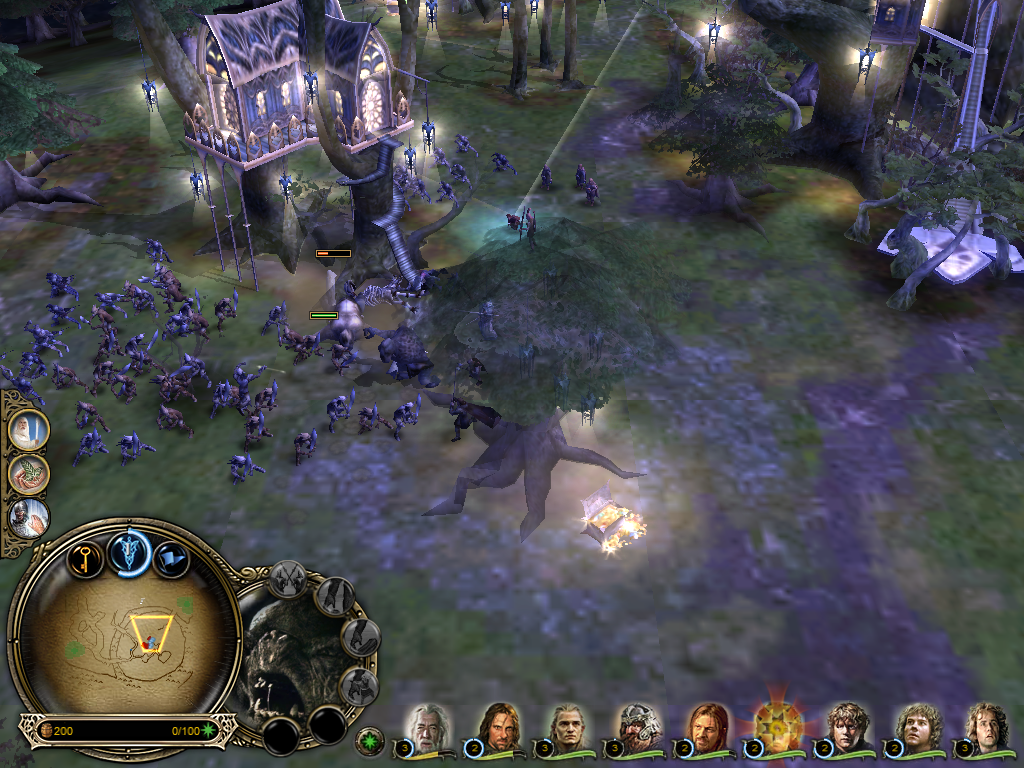The height and width of the screenshot is (768, 1024).
Task: Open the green star powers button
Action: click(x=370, y=741)
